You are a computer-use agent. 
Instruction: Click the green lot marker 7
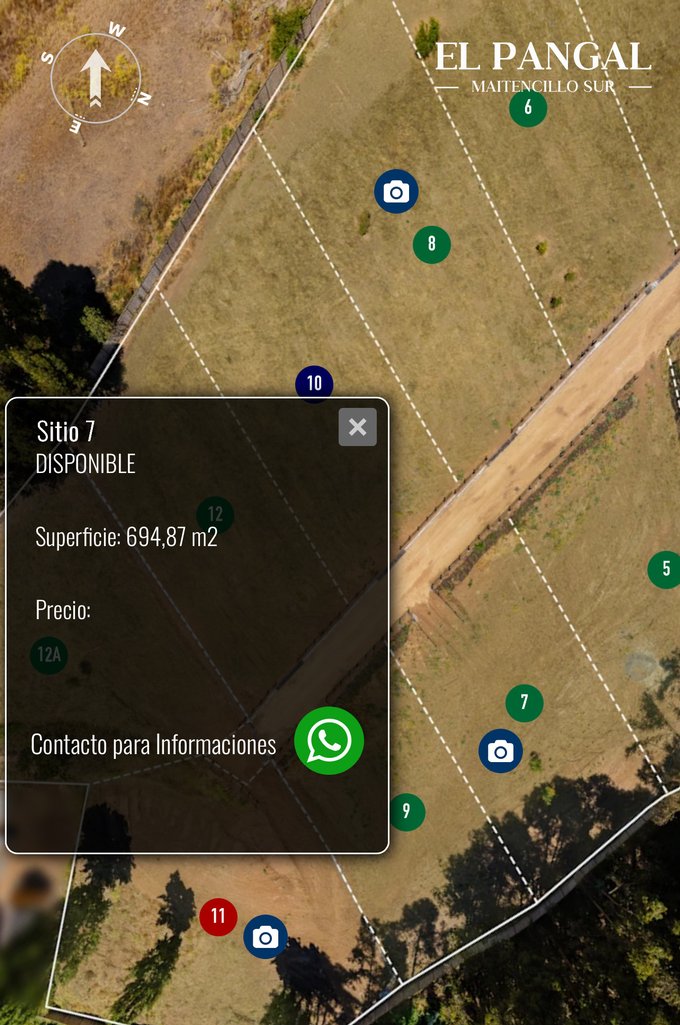click(524, 703)
